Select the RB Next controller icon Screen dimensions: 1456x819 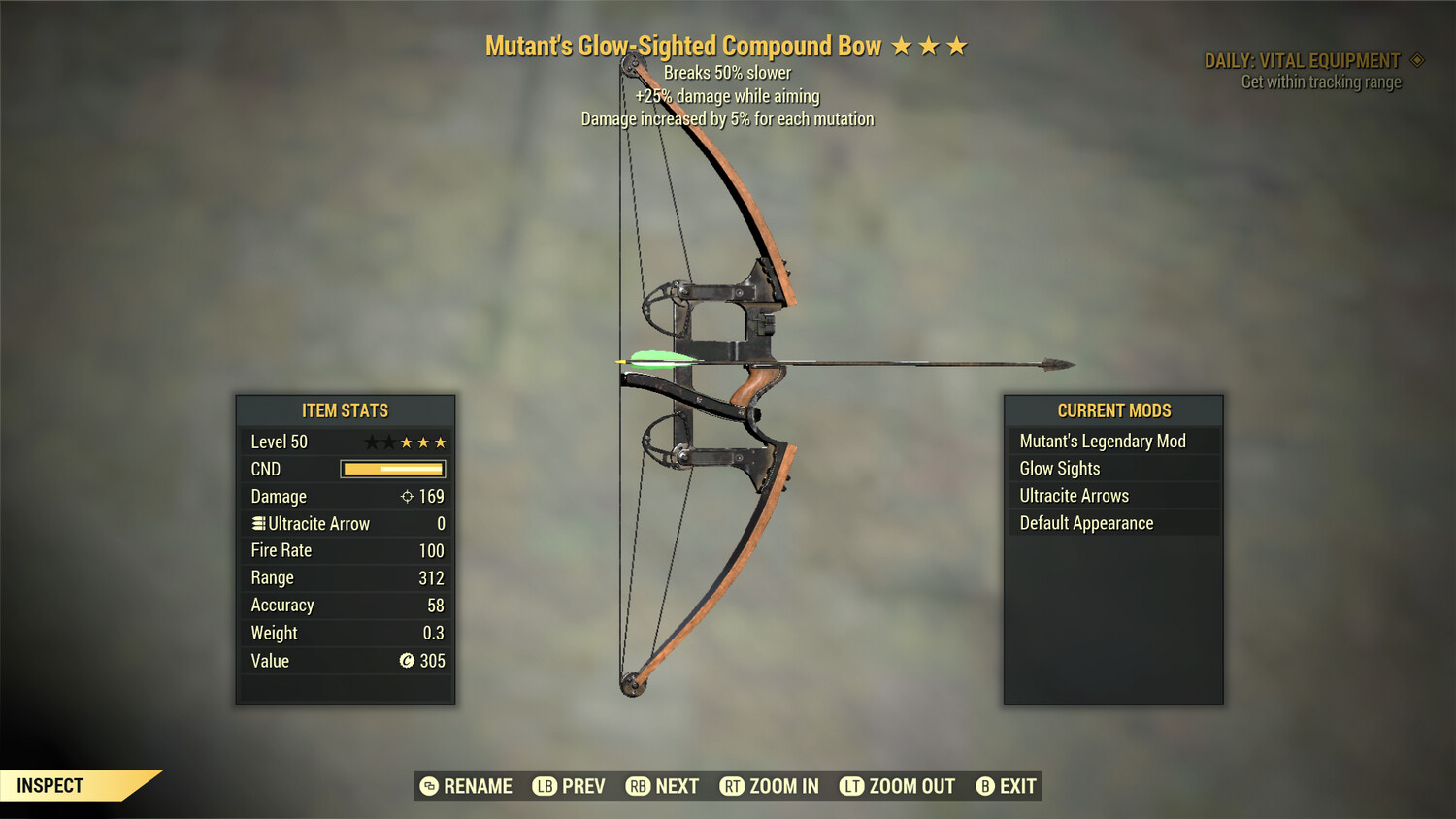coord(637,786)
